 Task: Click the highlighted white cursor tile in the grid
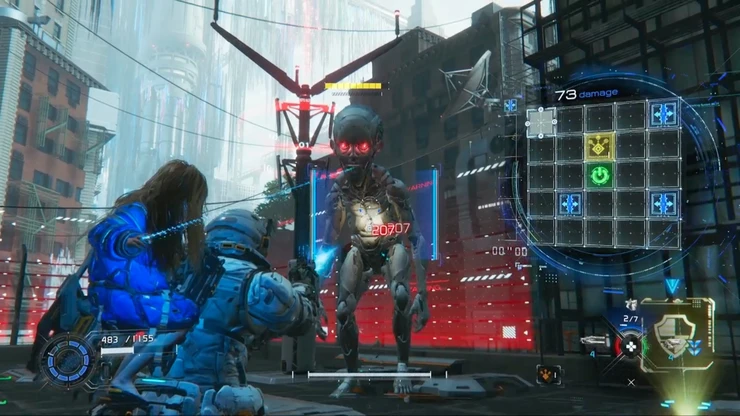click(541, 122)
